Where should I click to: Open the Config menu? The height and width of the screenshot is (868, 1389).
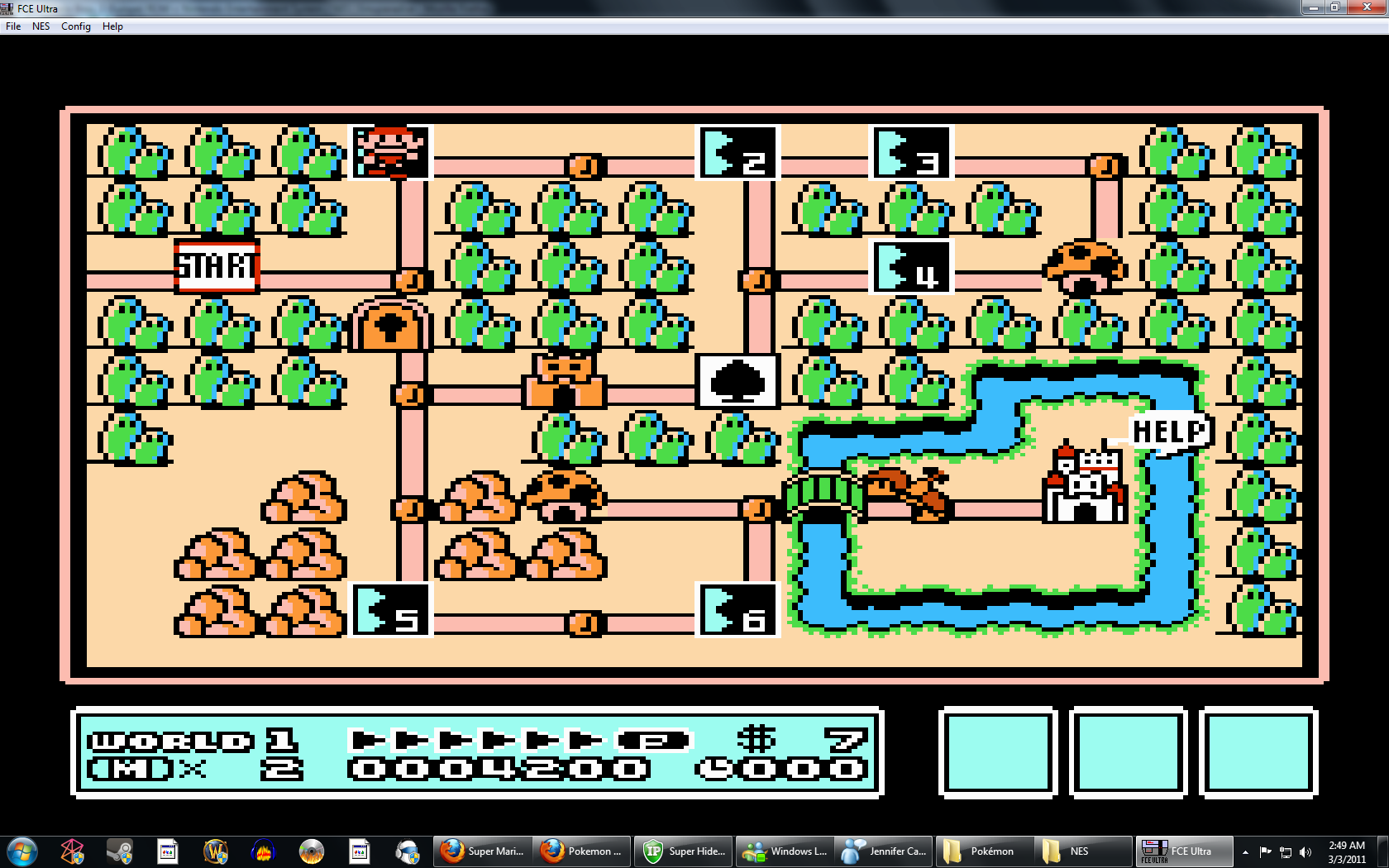click(x=75, y=26)
